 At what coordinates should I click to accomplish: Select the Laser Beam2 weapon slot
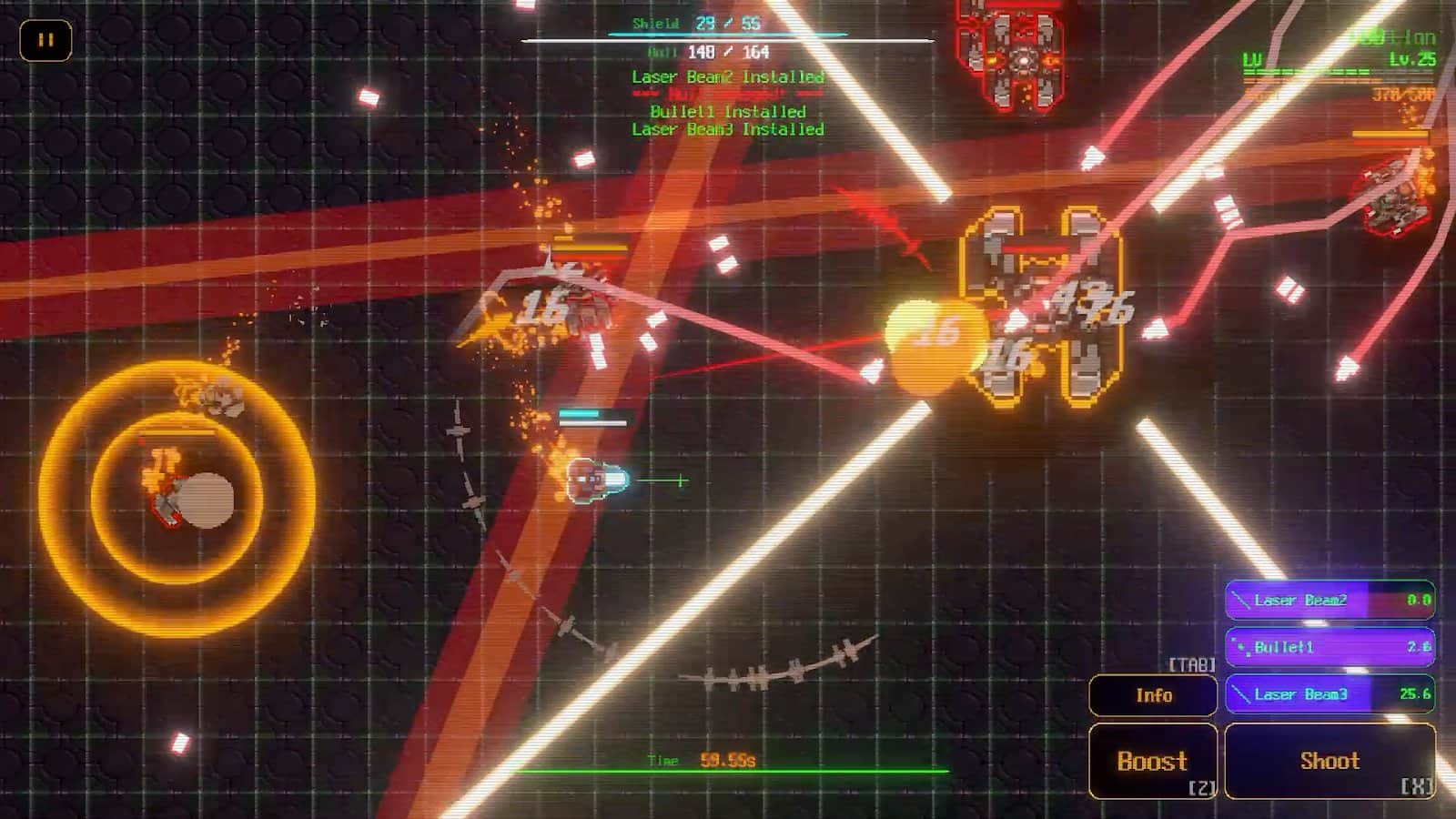click(1330, 601)
